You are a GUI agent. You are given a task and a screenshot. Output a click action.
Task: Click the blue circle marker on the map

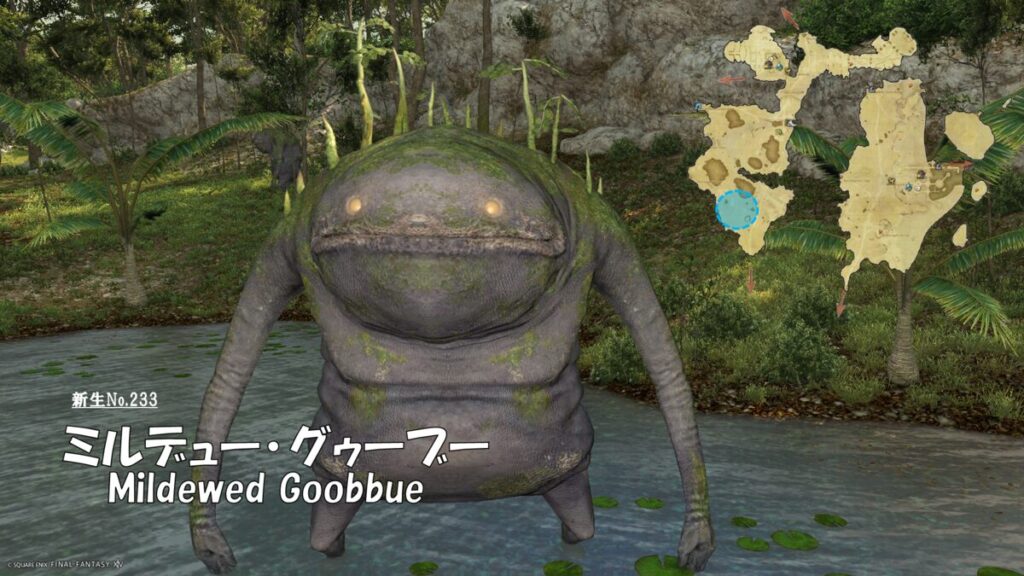[737, 210]
